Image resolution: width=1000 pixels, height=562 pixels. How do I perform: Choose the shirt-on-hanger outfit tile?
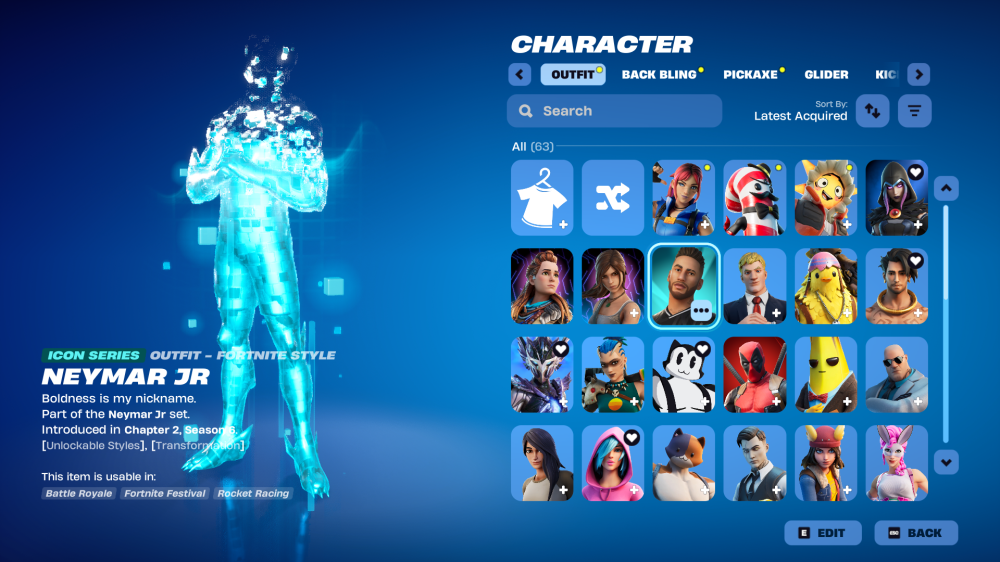542,197
